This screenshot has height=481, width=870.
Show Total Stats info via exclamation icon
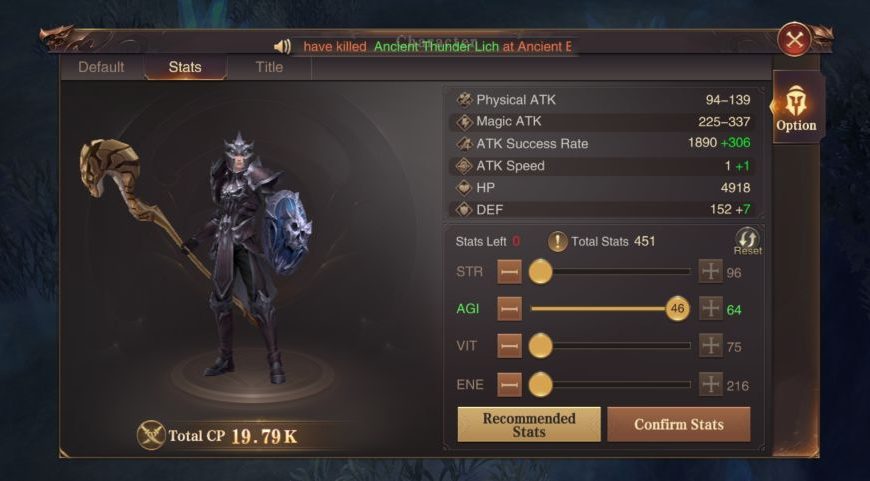[557, 241]
